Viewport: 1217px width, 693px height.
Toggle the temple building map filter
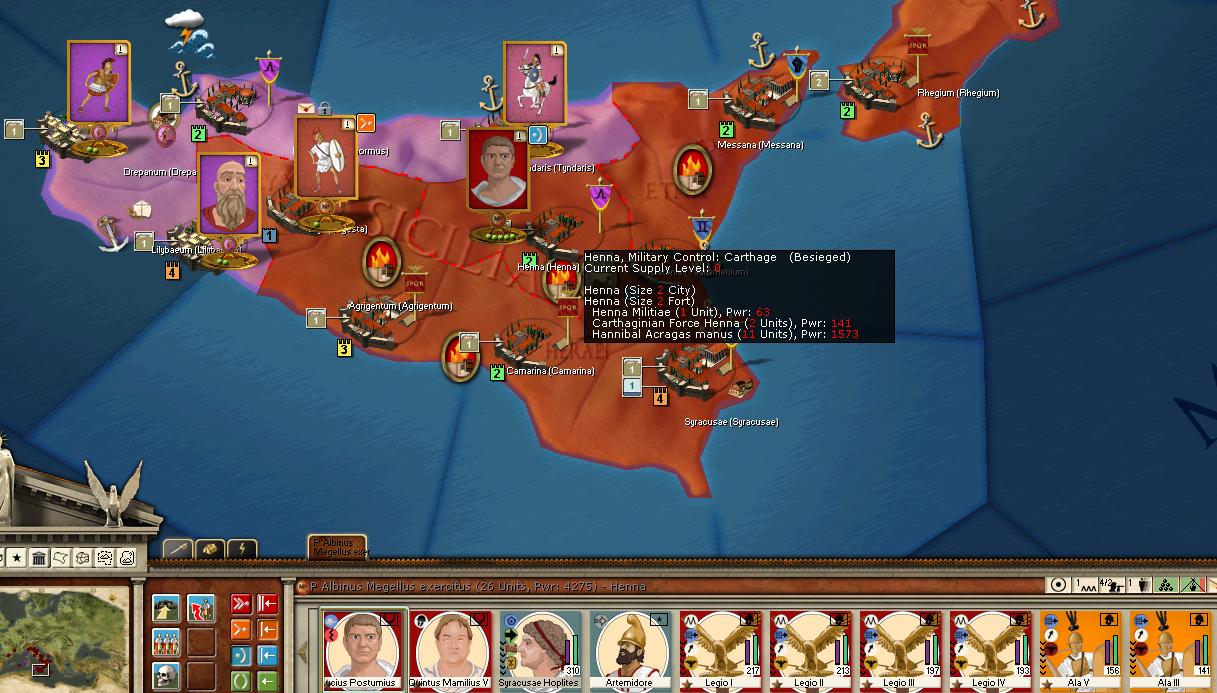(39, 557)
